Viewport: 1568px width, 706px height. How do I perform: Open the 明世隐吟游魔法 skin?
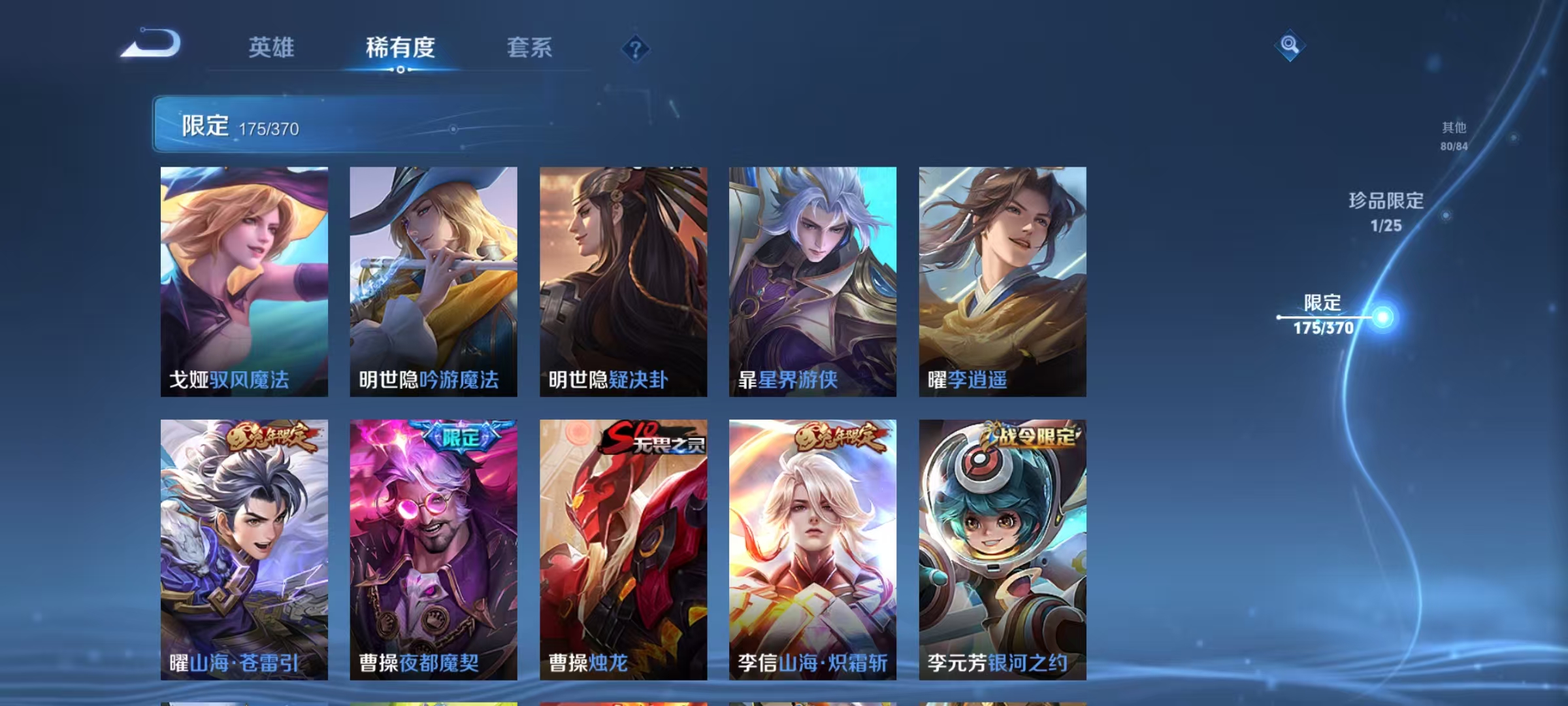click(433, 281)
